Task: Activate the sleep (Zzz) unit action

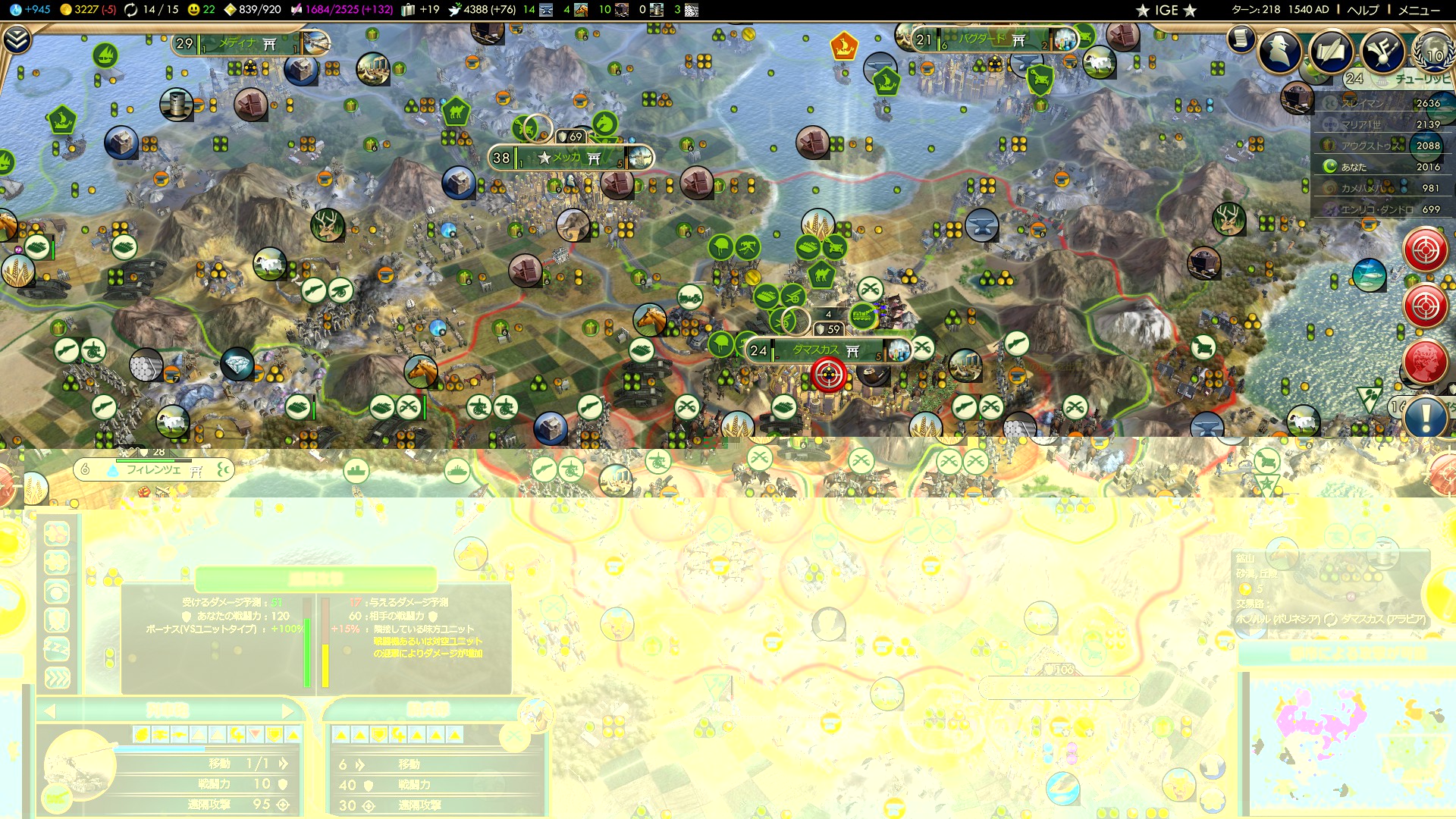Action: click(57, 649)
